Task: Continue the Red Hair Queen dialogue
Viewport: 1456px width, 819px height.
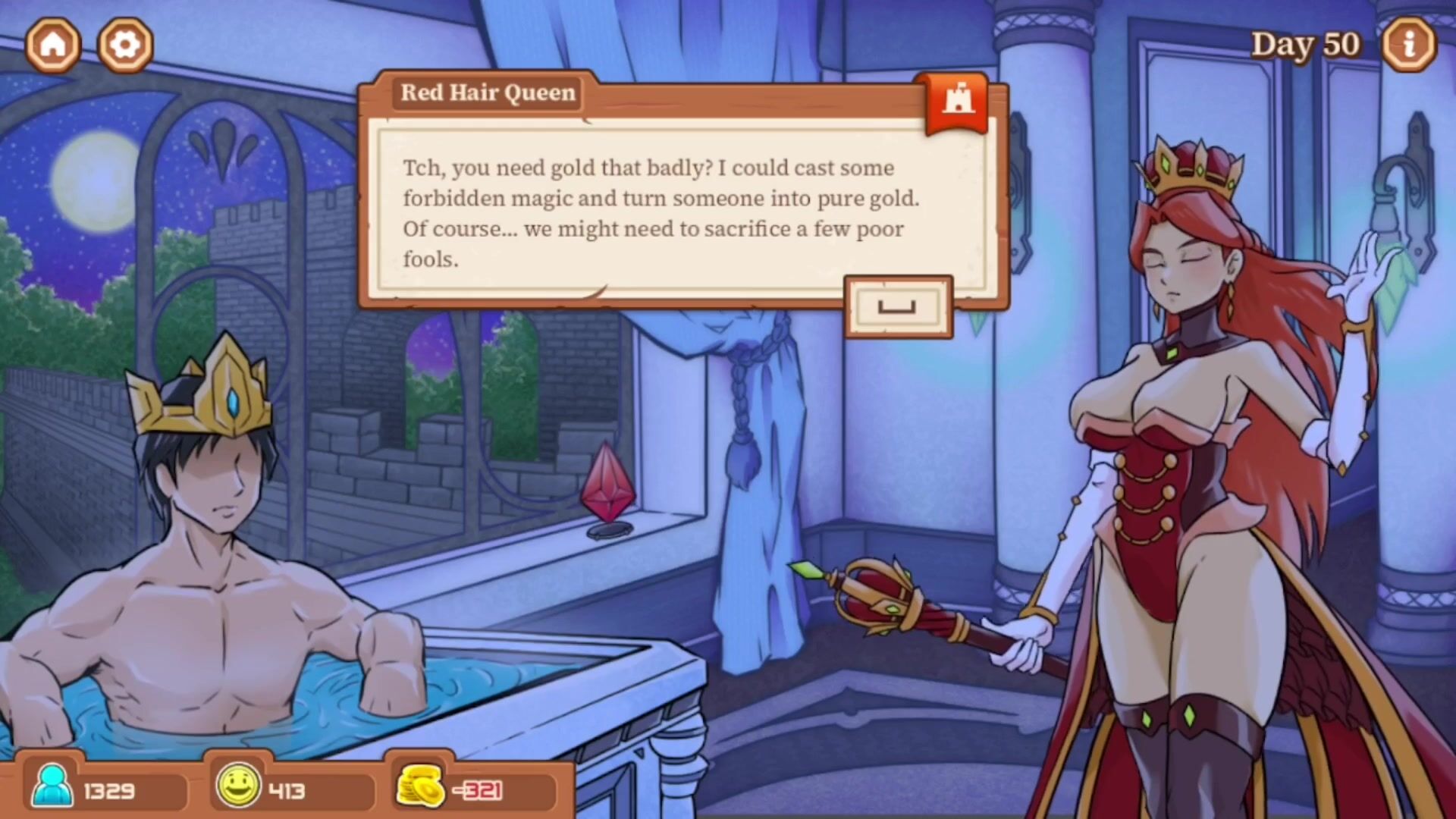Action: pyautogui.click(x=898, y=307)
